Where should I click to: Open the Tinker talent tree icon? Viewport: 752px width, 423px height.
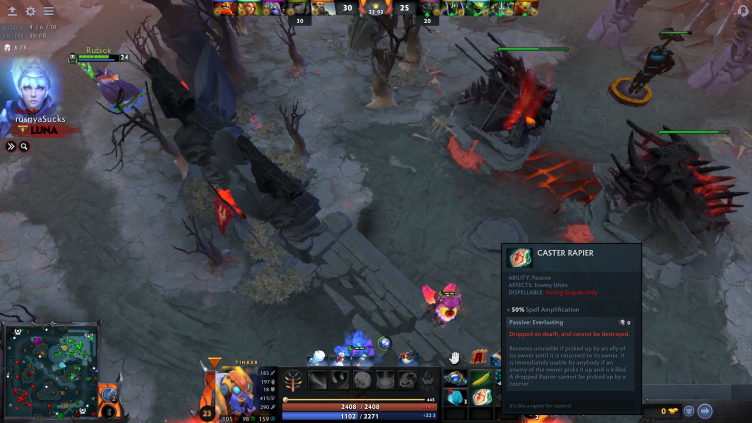pyautogui.click(x=293, y=381)
